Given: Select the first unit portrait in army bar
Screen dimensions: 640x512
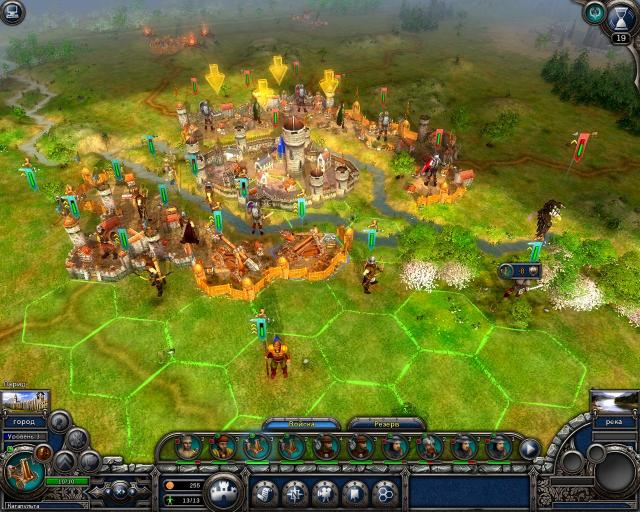Looking at the screenshot, I should point(188,447).
